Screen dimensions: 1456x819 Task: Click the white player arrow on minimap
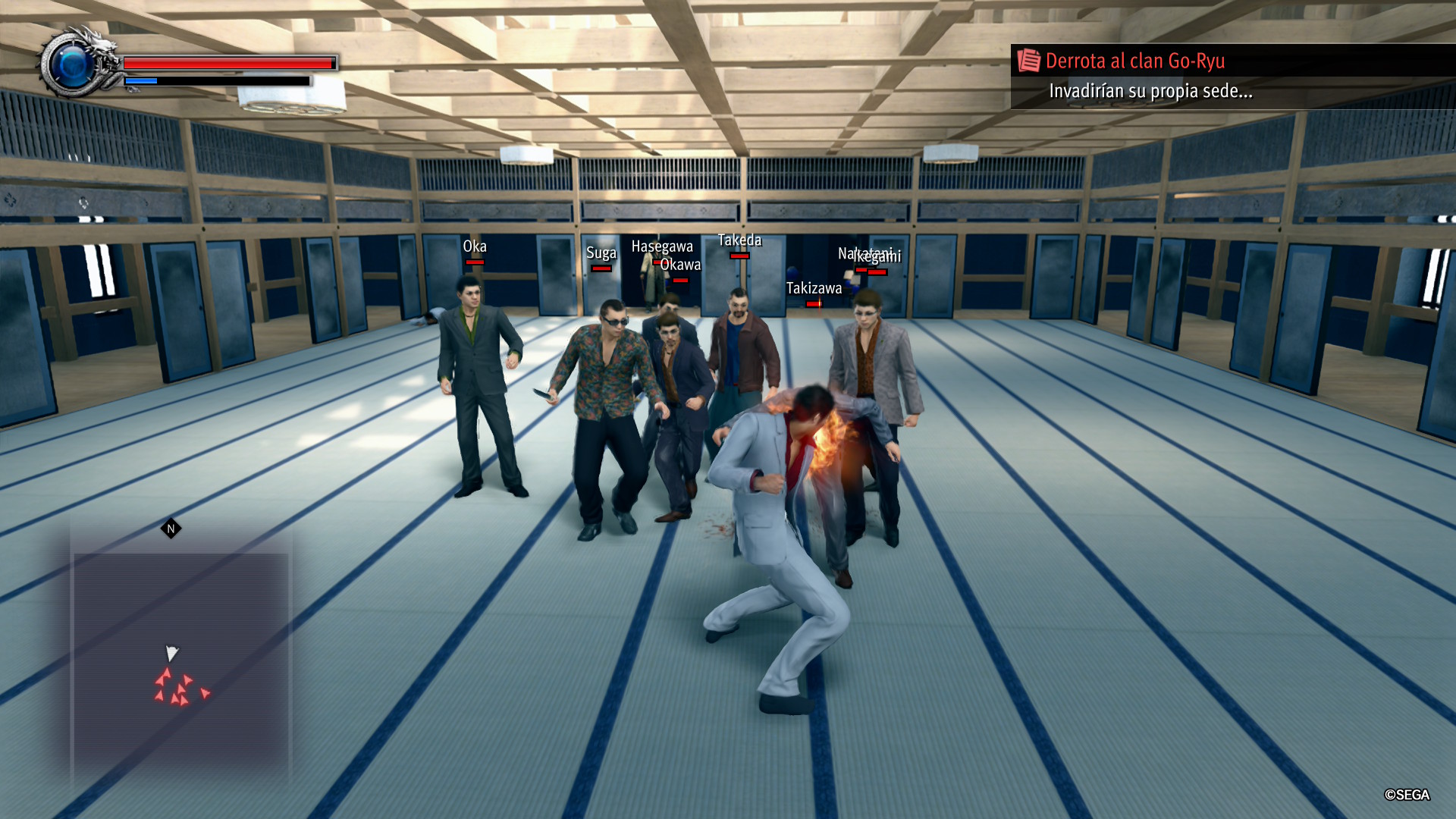pyautogui.click(x=171, y=653)
